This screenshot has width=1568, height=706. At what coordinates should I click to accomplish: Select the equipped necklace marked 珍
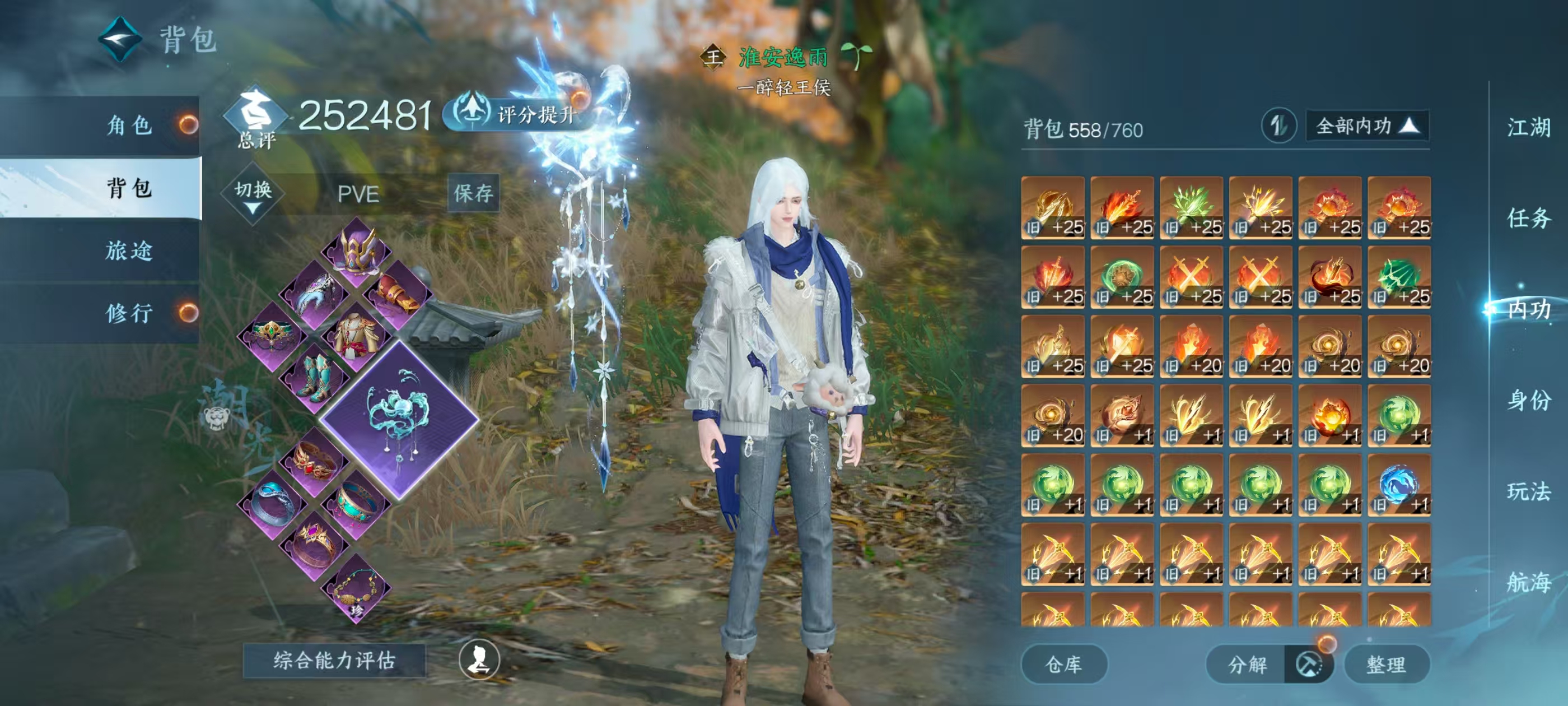click(357, 589)
